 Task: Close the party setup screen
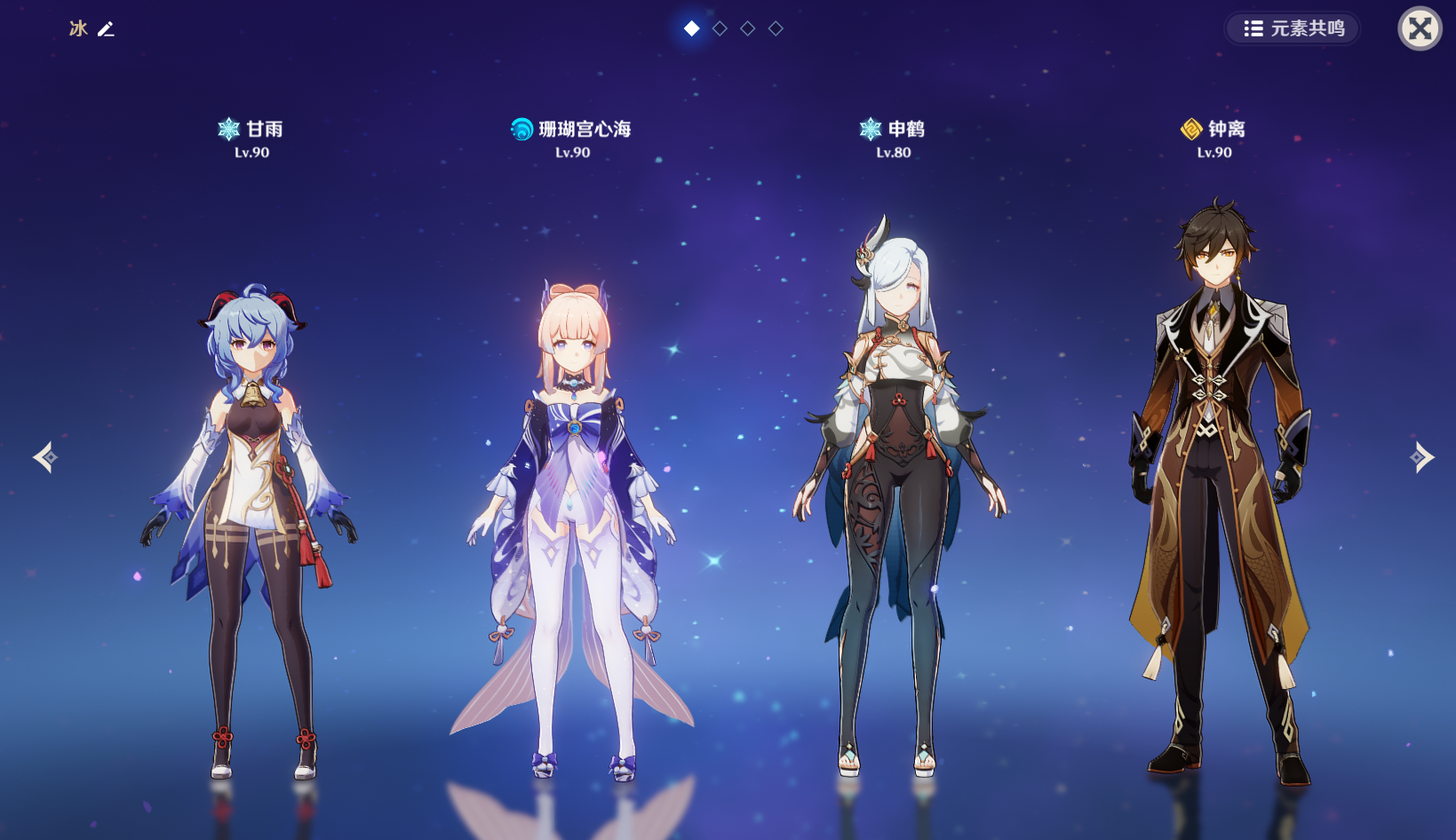tap(1420, 28)
